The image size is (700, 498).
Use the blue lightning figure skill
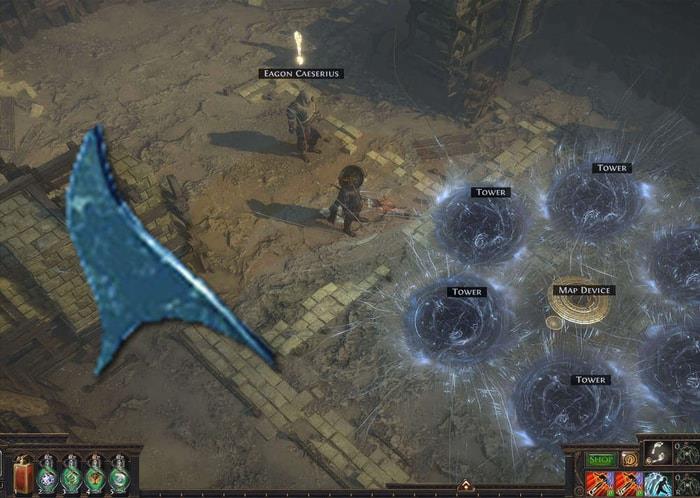click(x=656, y=483)
